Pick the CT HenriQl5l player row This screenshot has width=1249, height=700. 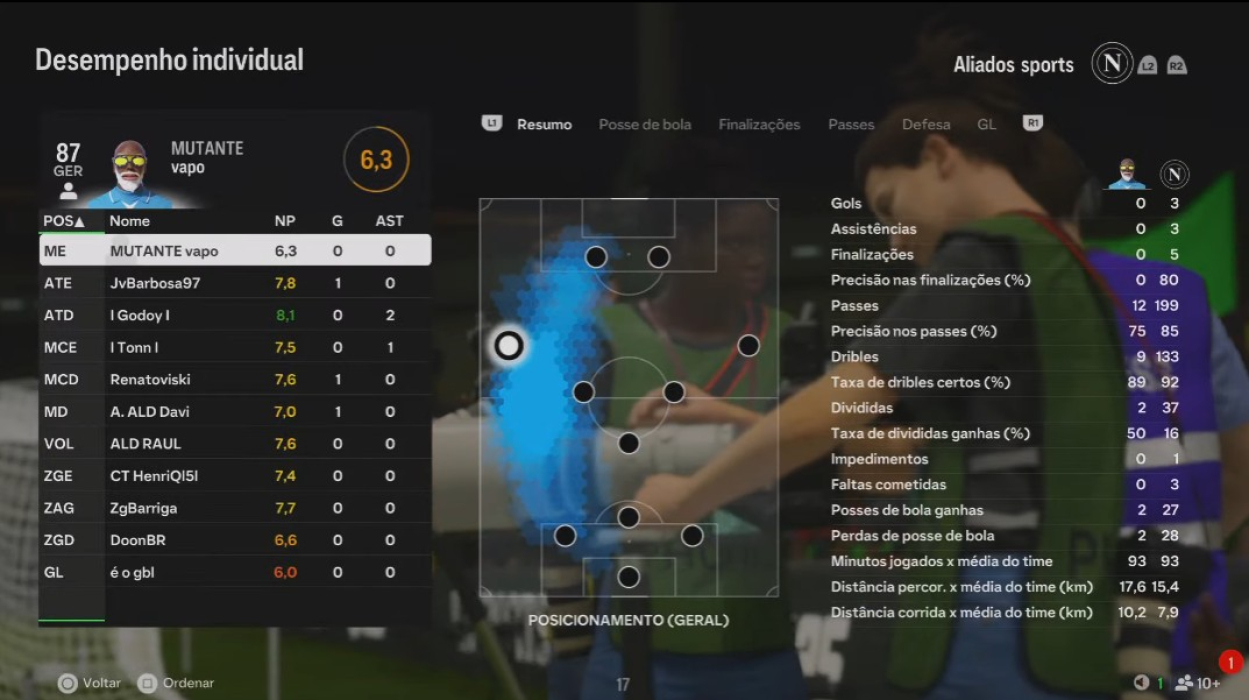point(235,476)
